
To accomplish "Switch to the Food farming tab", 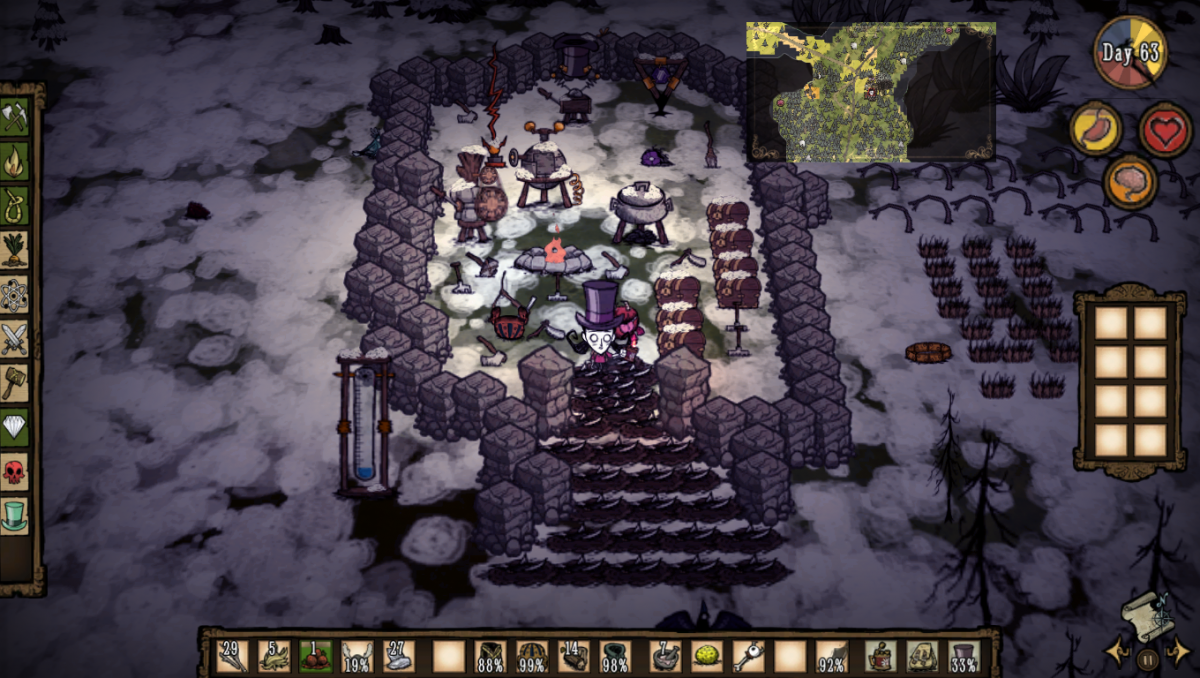I will (x=15, y=249).
